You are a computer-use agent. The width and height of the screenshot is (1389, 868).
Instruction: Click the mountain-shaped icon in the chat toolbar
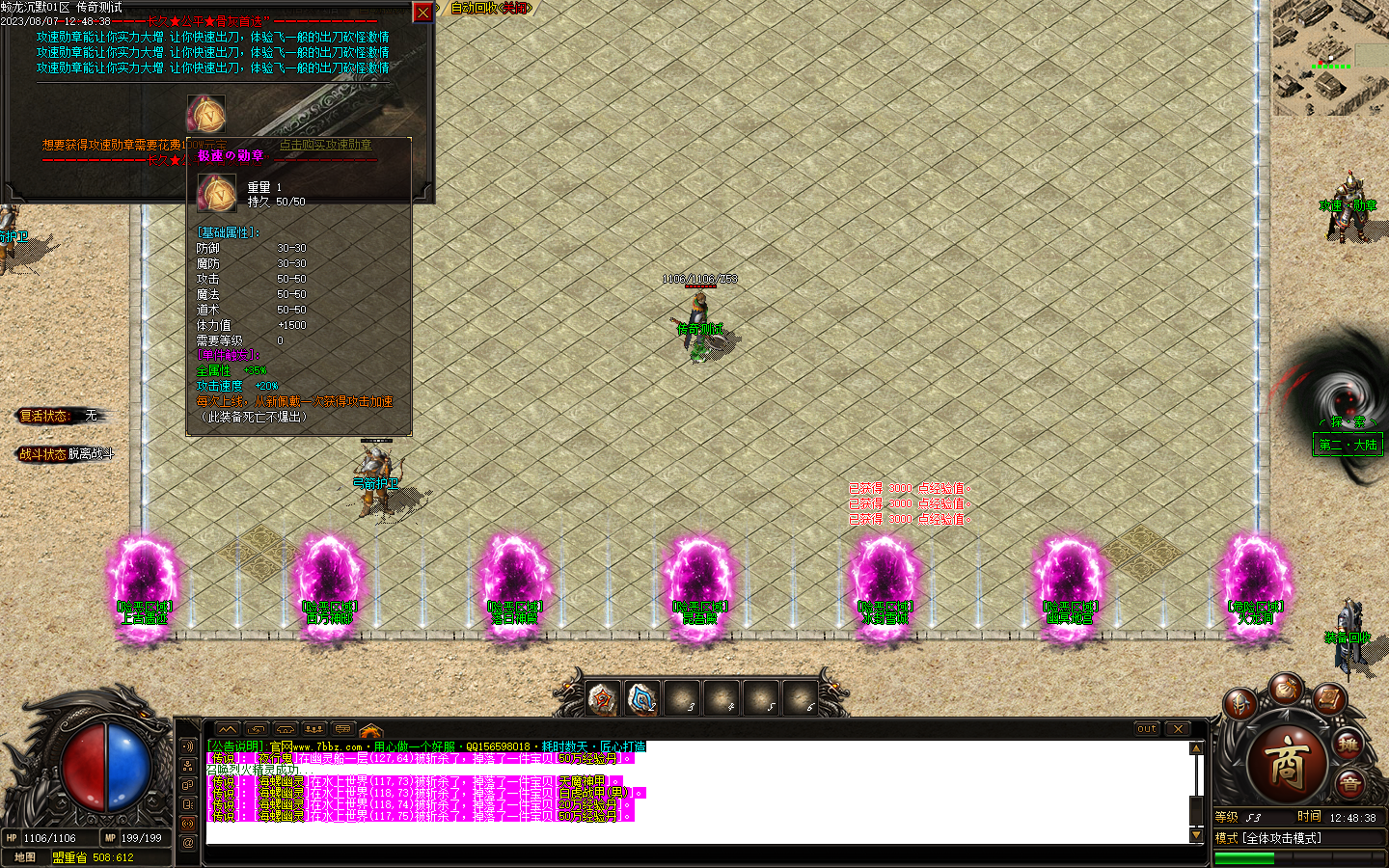tap(228, 729)
